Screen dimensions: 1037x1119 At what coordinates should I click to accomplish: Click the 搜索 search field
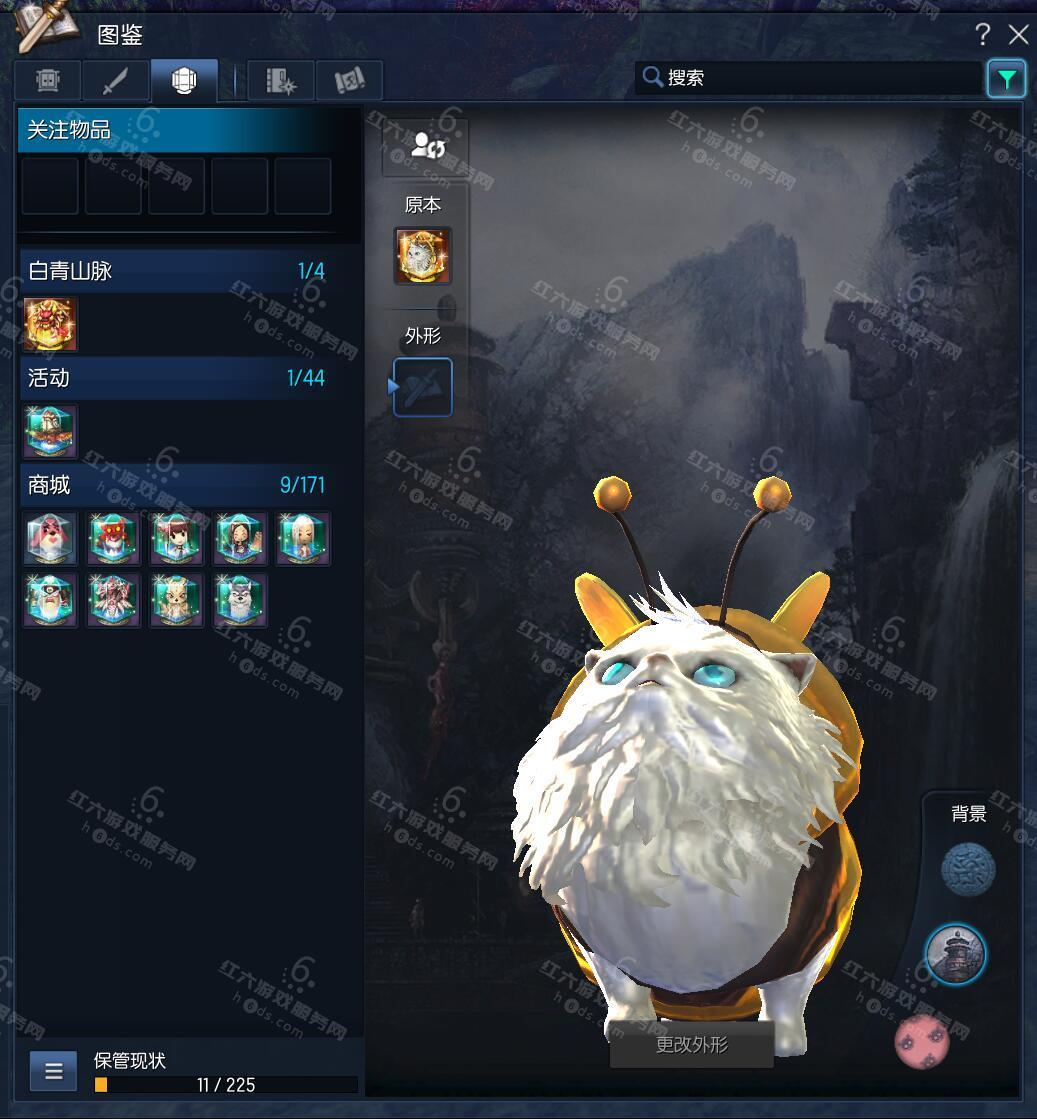810,78
